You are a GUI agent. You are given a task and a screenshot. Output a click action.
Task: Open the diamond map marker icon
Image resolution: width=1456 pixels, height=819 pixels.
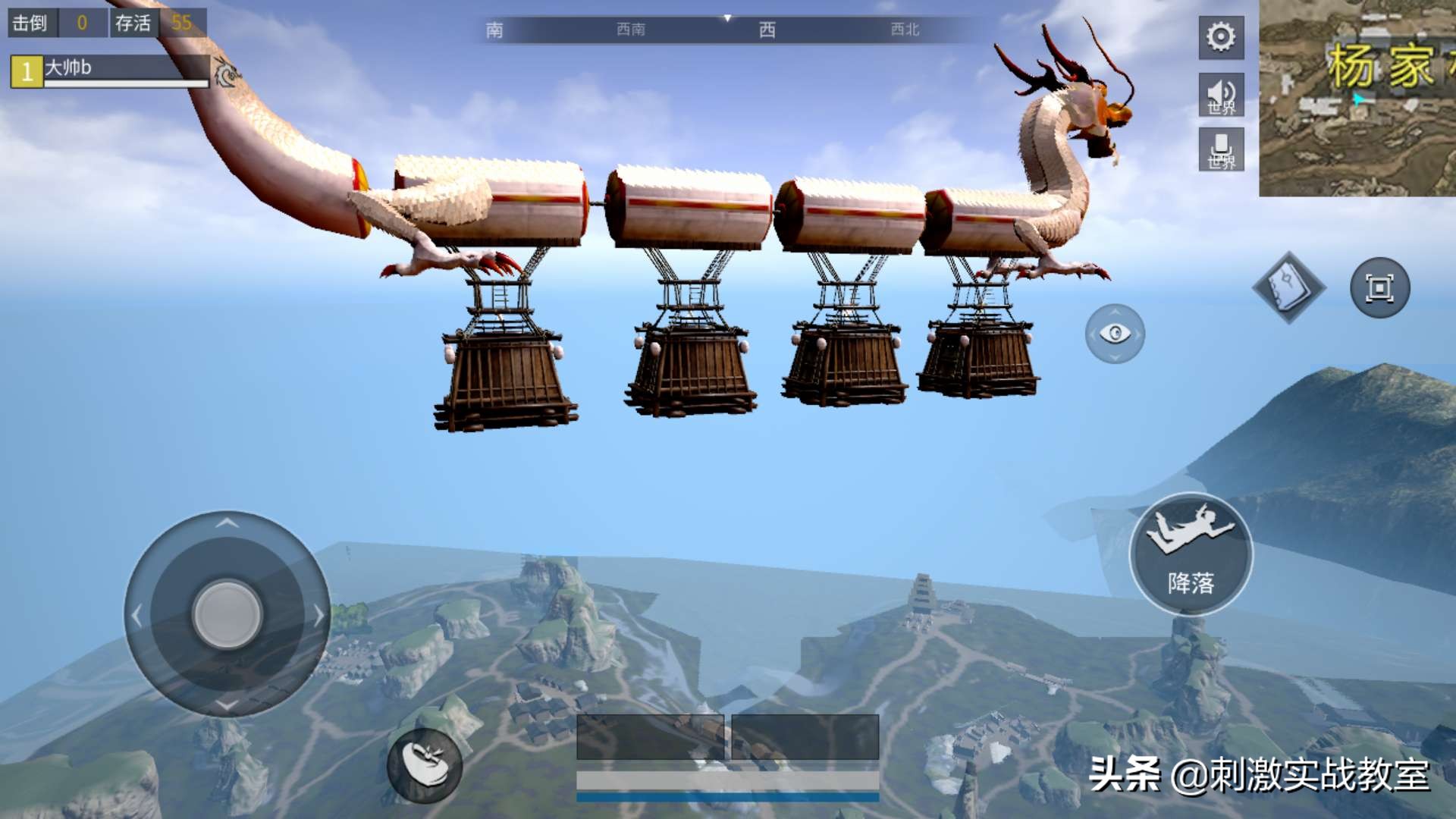tap(1288, 287)
